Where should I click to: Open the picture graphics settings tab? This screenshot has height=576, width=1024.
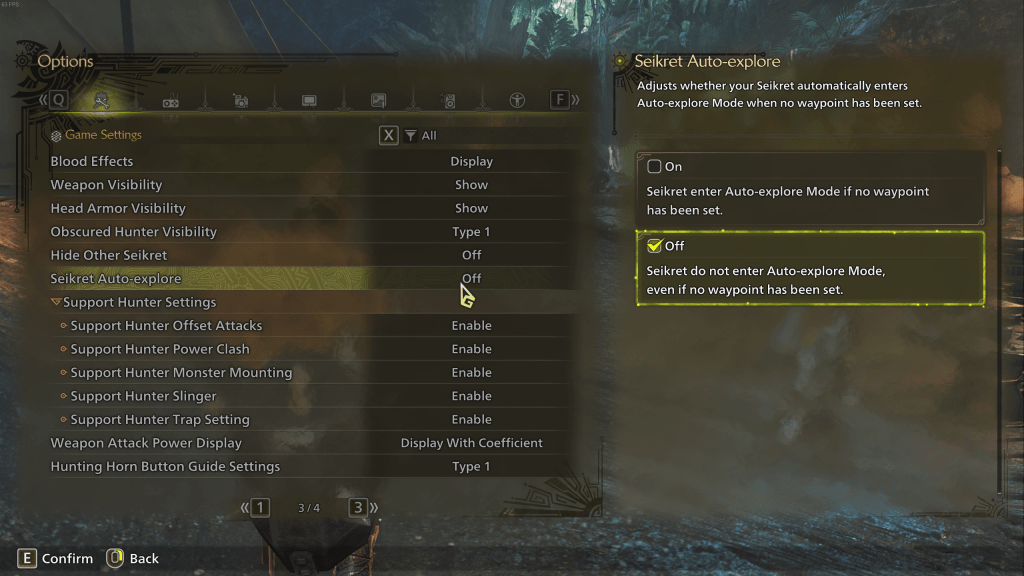tap(378, 100)
